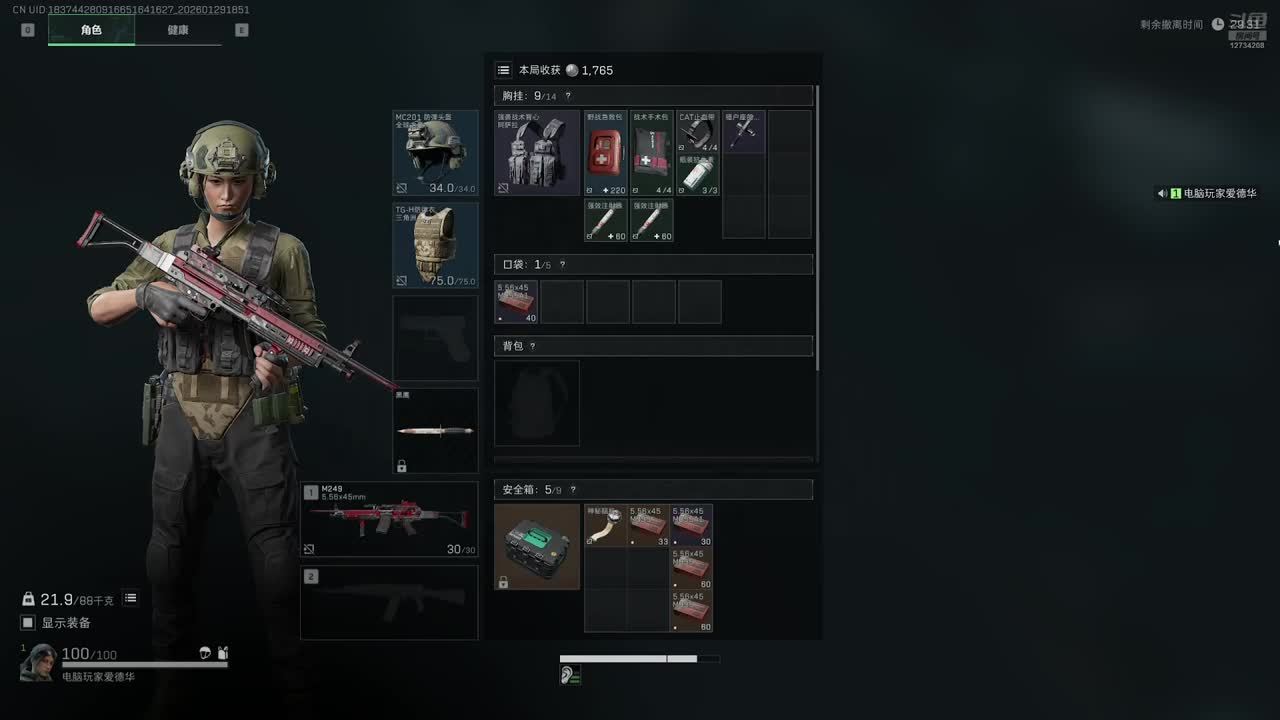Click the safe box container icon

(x=537, y=546)
